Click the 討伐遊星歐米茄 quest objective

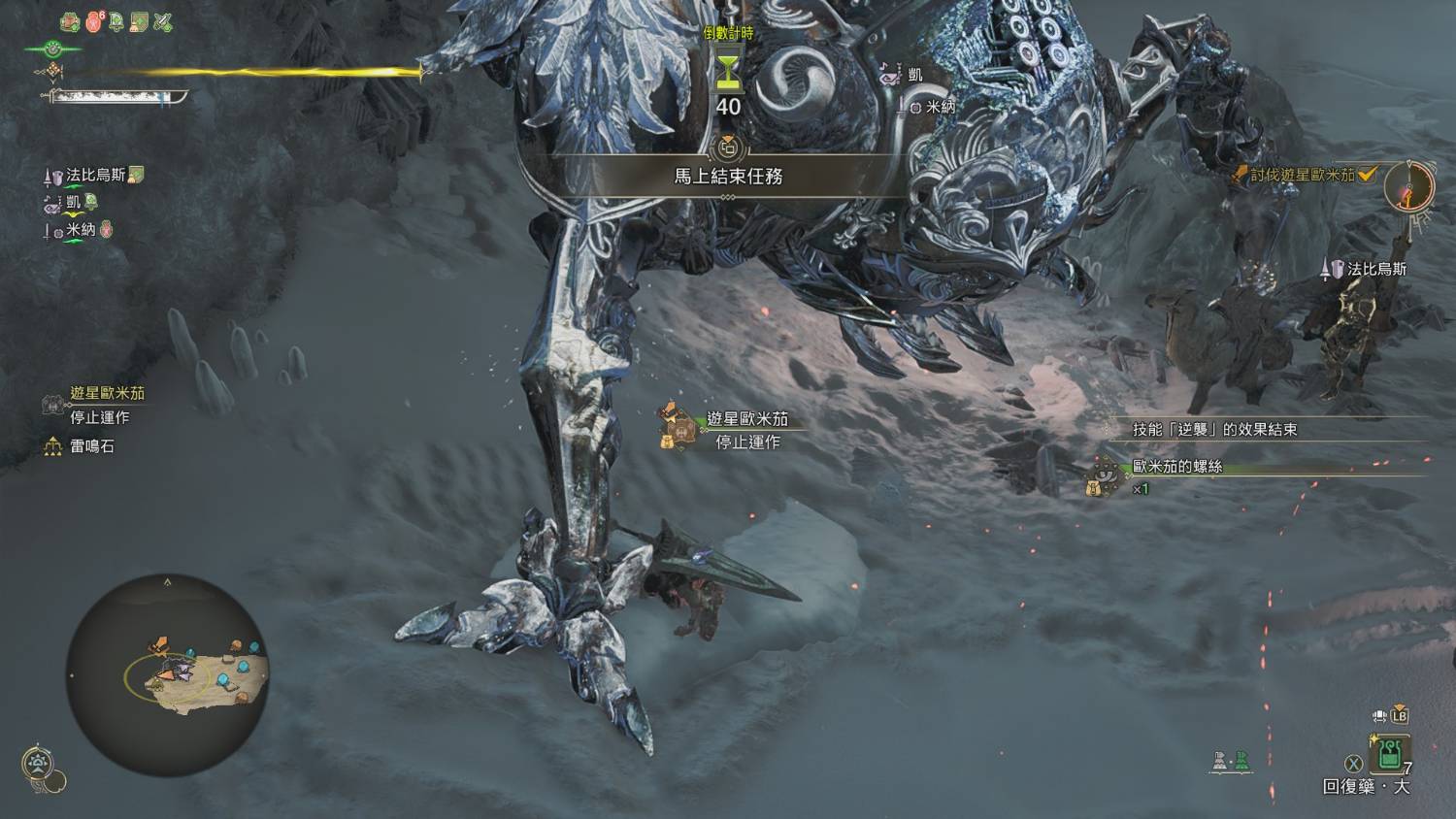coord(1302,175)
